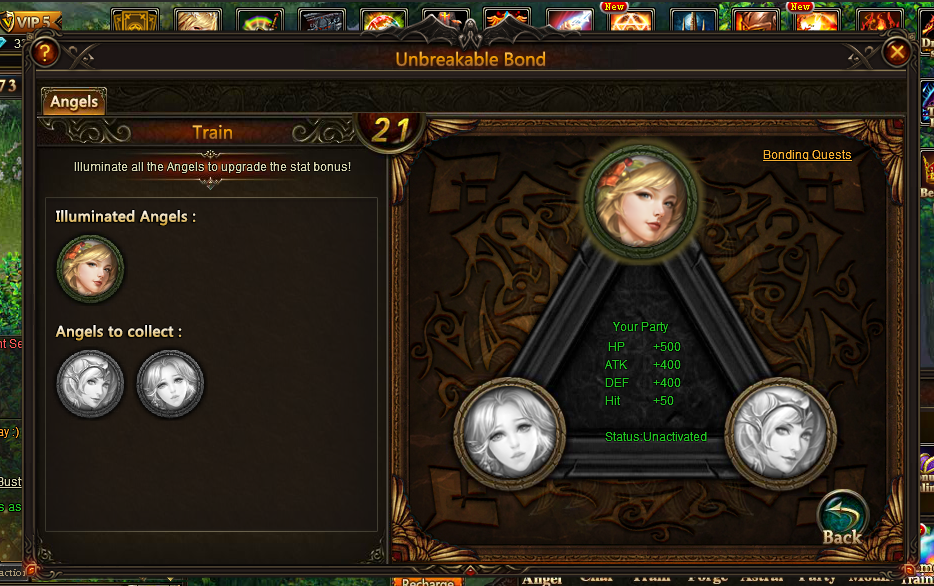
Task: Choose the second grey angel to collect
Action: pos(170,382)
